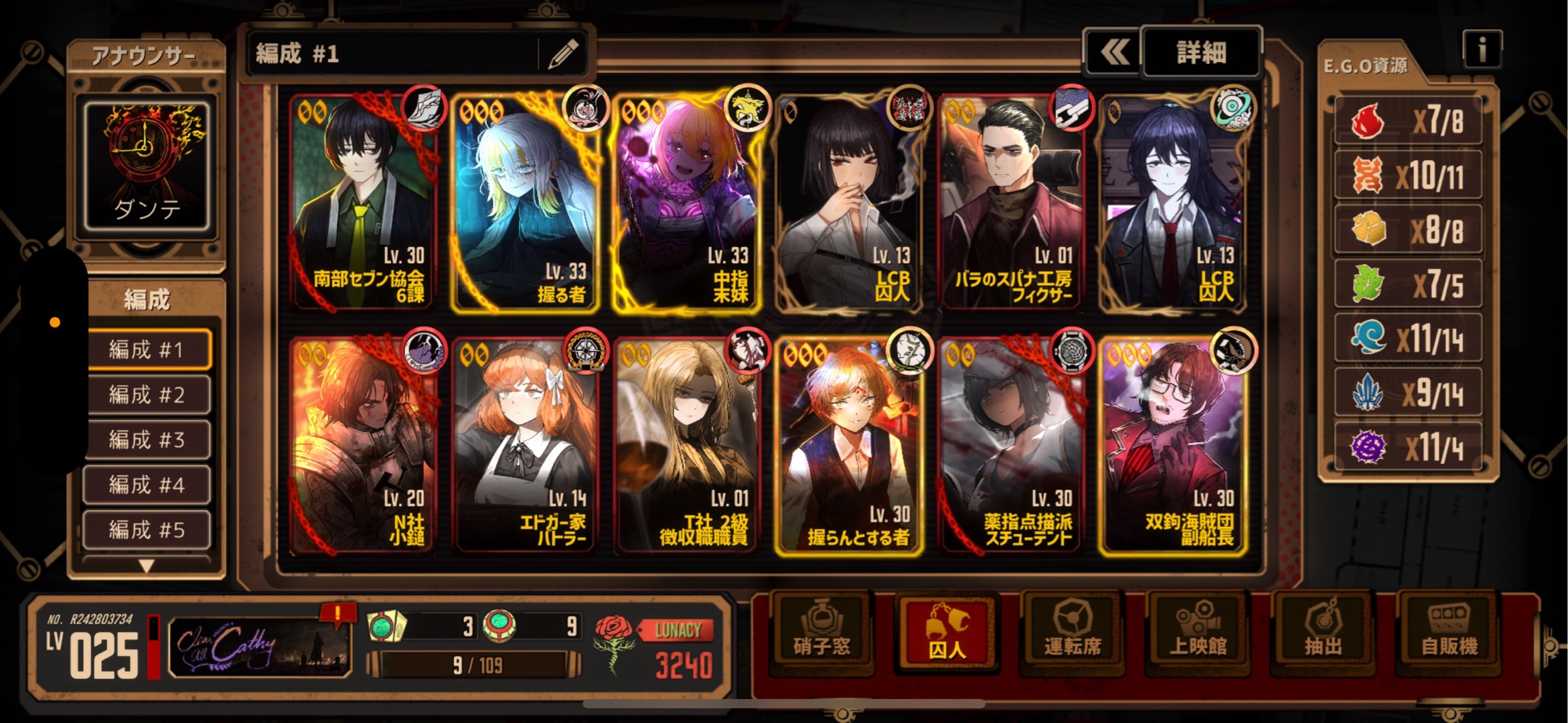Open the 硝子窓 window menu
The image size is (1568, 723).
(x=821, y=632)
